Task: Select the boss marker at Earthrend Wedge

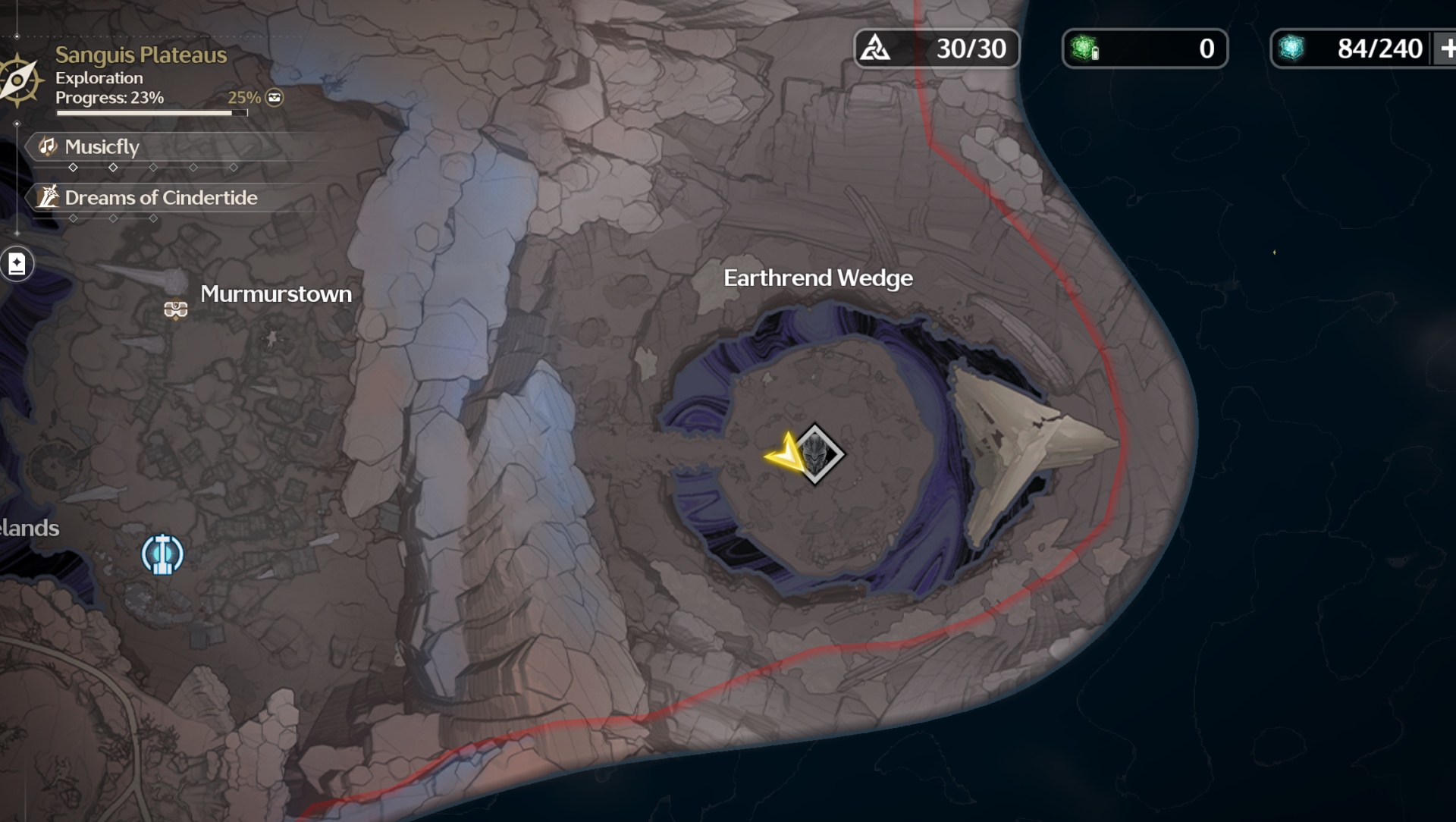Action: [815, 453]
